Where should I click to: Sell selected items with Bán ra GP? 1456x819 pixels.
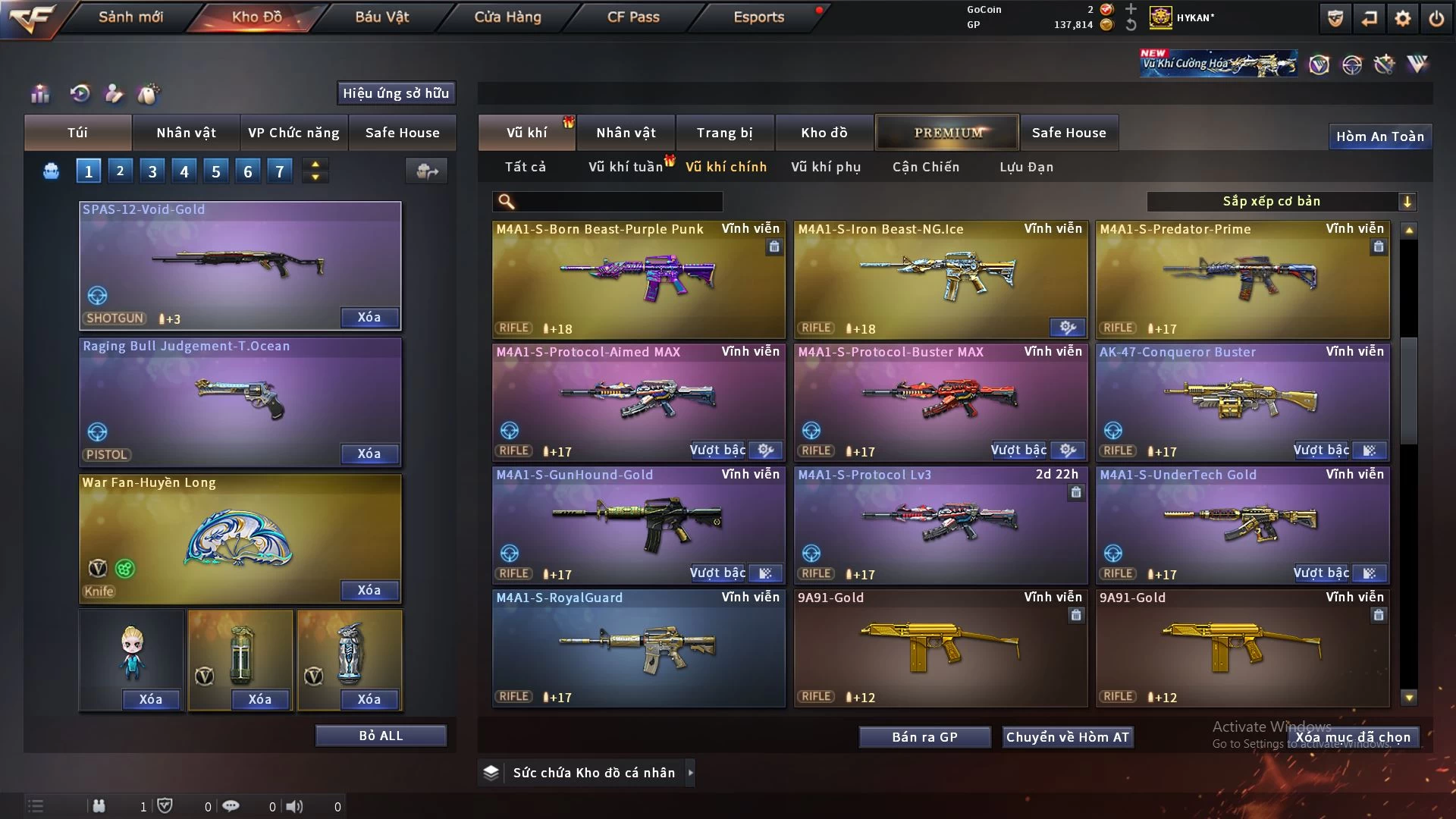tap(924, 737)
